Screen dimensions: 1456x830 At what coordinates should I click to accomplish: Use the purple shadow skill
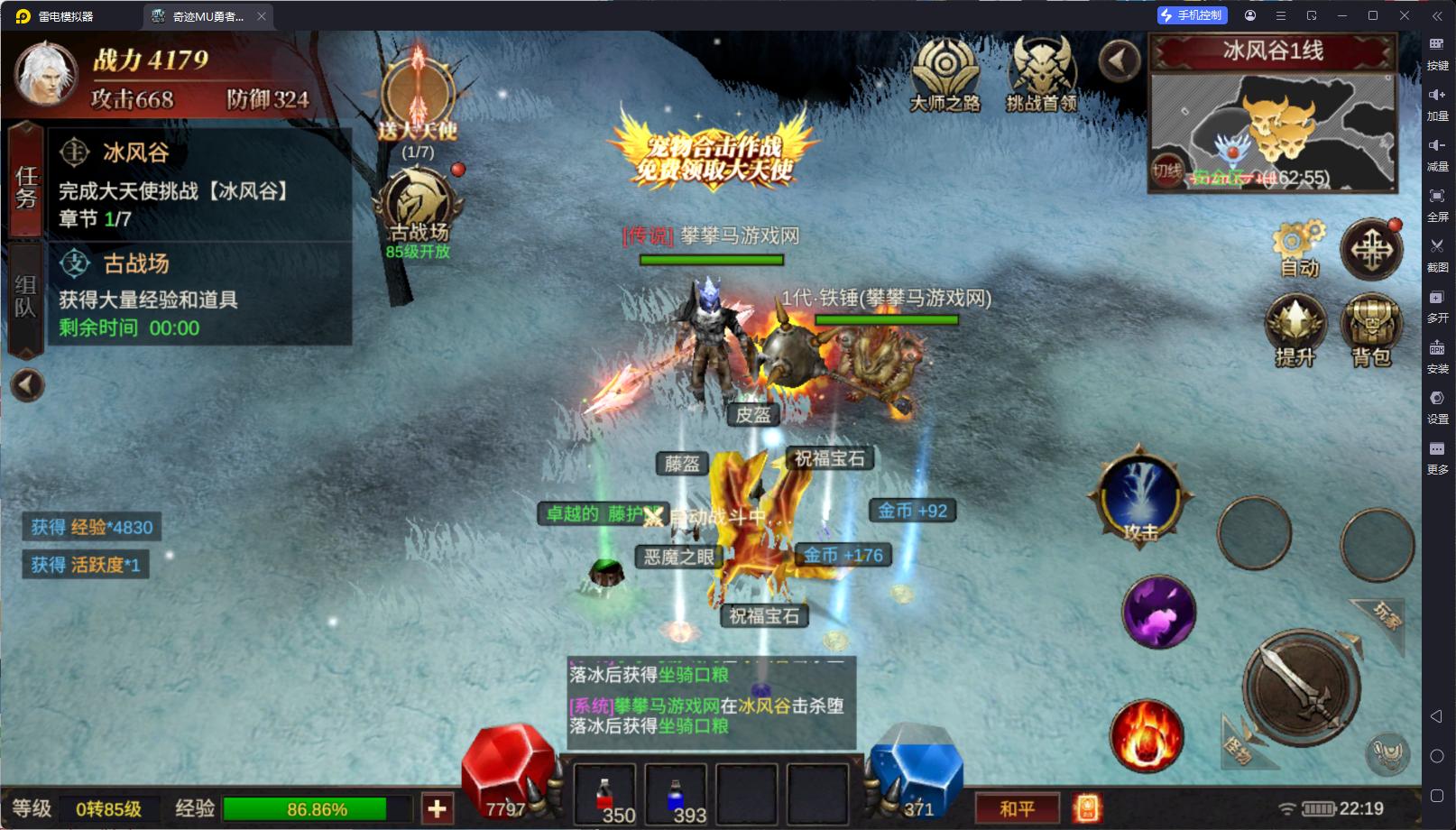pyautogui.click(x=1158, y=612)
